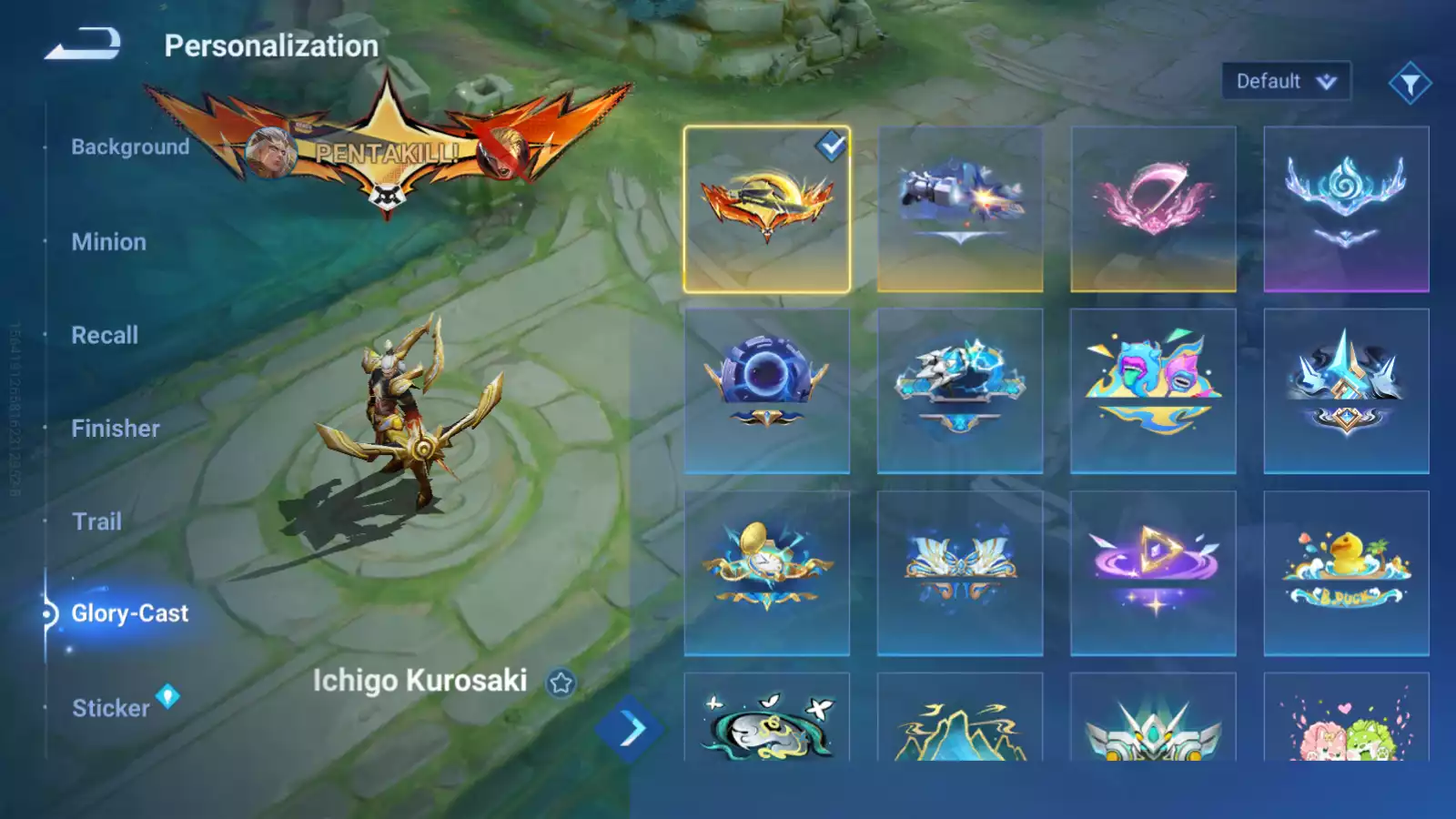This screenshot has width=1456, height=819.
Task: Open the filter funnel button
Action: coord(1410,84)
